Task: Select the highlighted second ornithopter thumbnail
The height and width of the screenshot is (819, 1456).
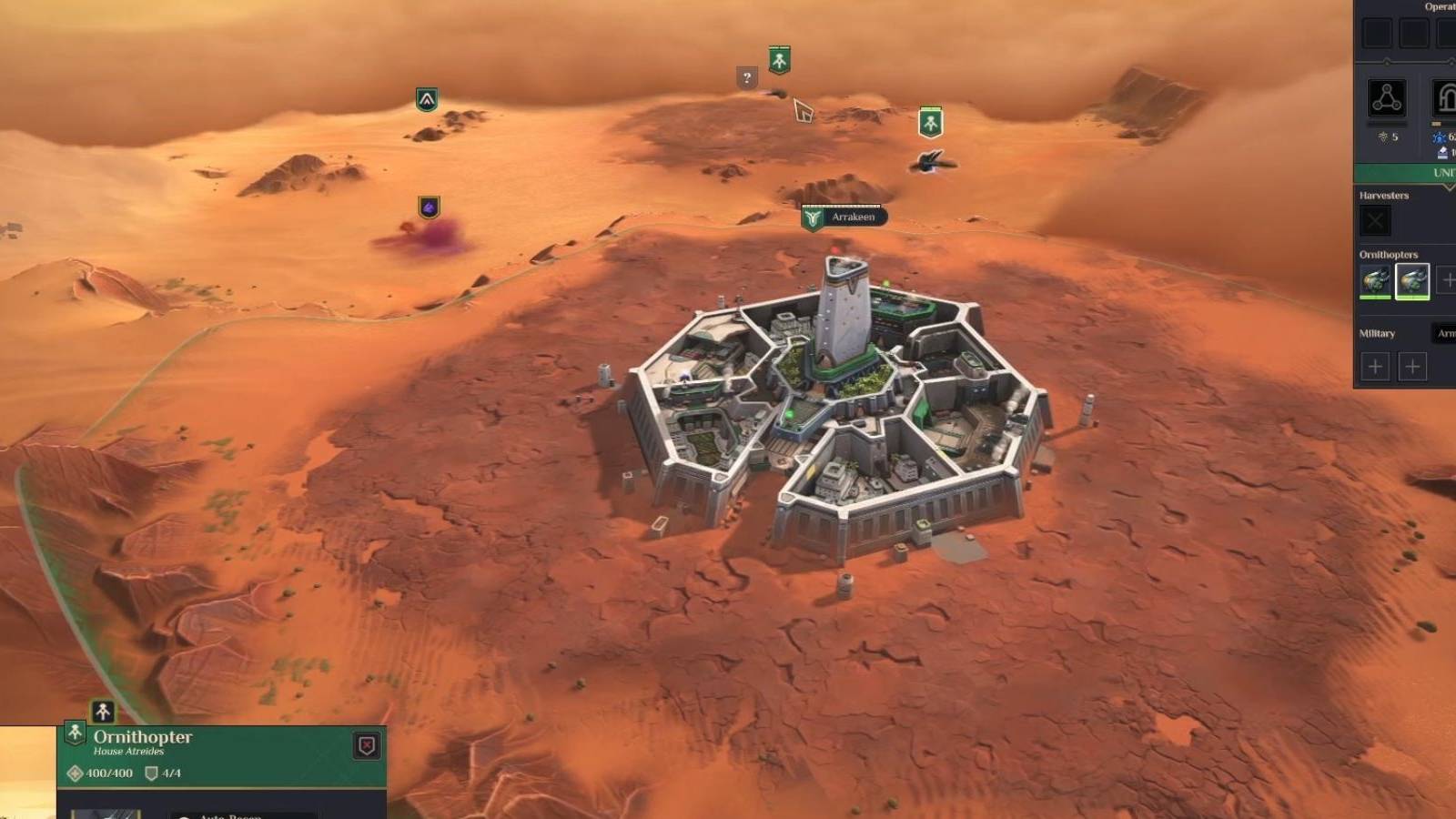Action: pos(1410,280)
